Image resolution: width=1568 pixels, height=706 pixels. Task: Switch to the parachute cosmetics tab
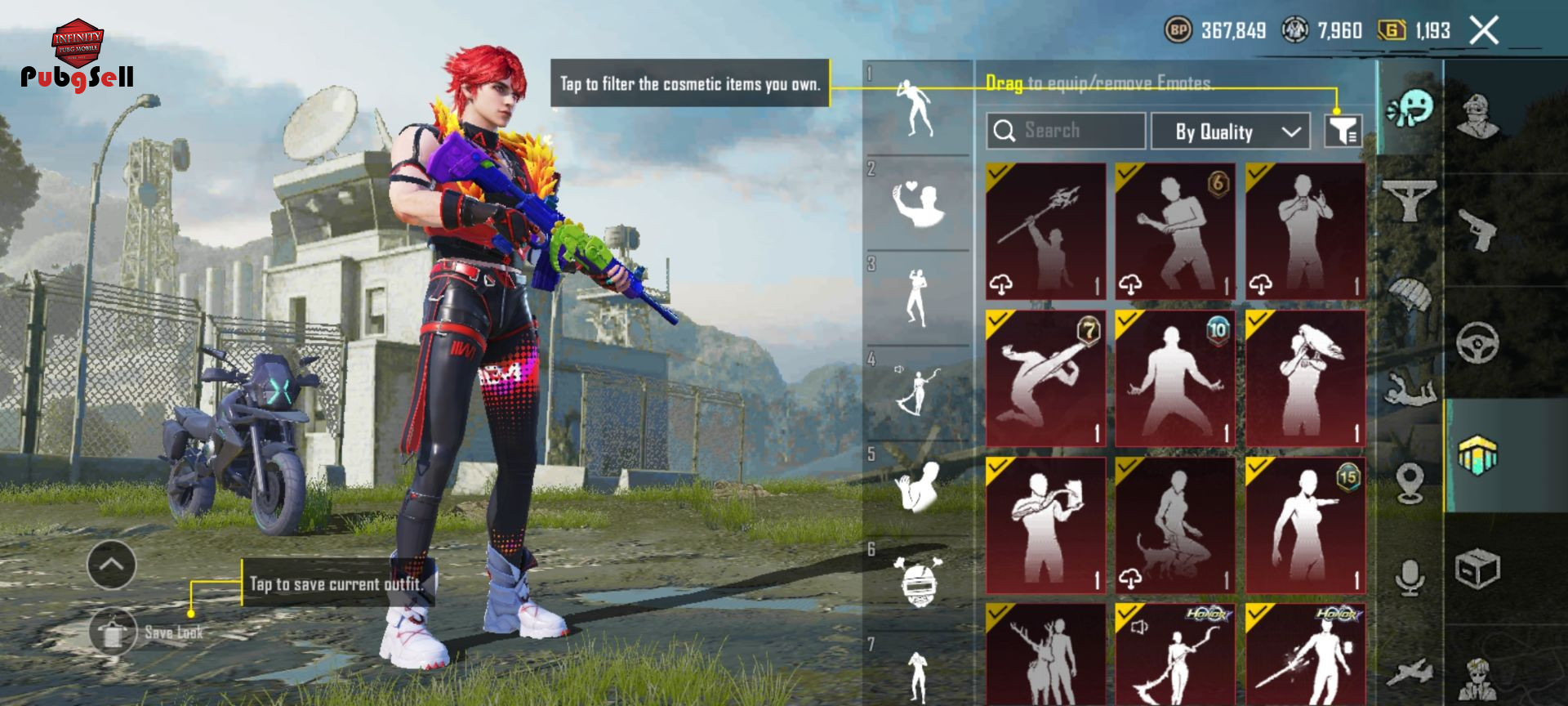[x=1410, y=294]
